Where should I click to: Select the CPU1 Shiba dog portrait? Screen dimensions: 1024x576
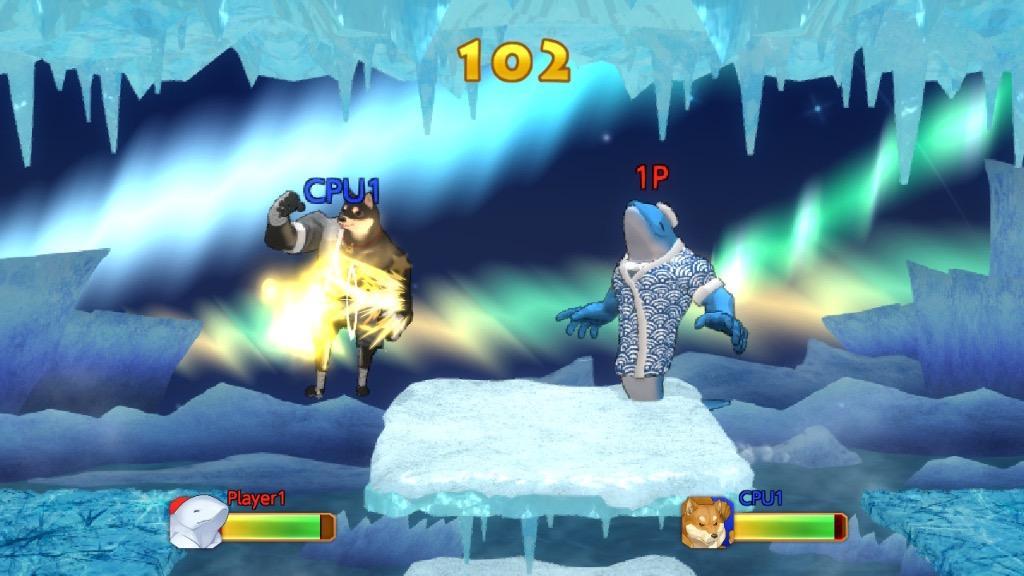[706, 522]
